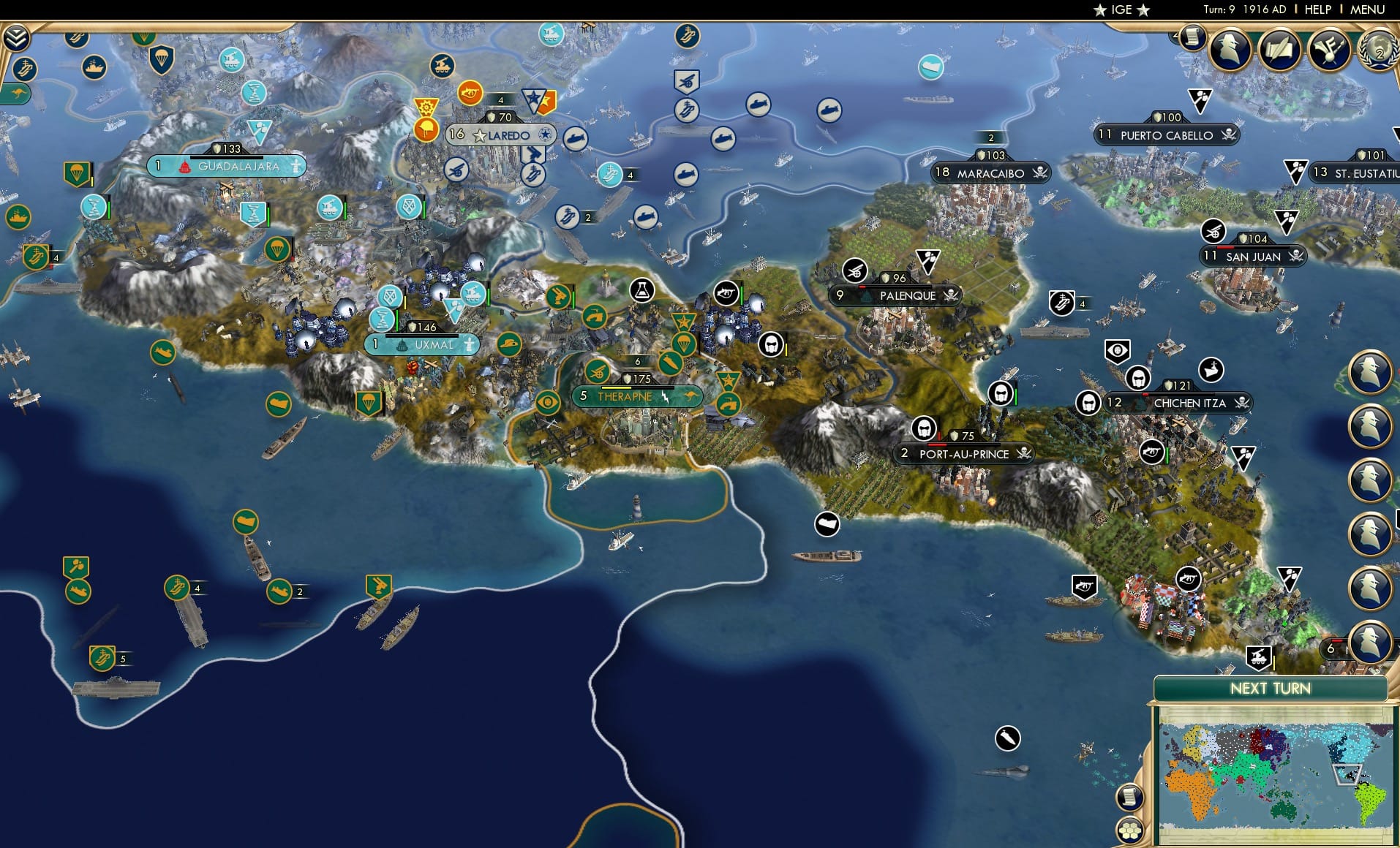The height and width of the screenshot is (848, 1400).
Task: Open the MENU from the top bar
Action: pos(1366,10)
